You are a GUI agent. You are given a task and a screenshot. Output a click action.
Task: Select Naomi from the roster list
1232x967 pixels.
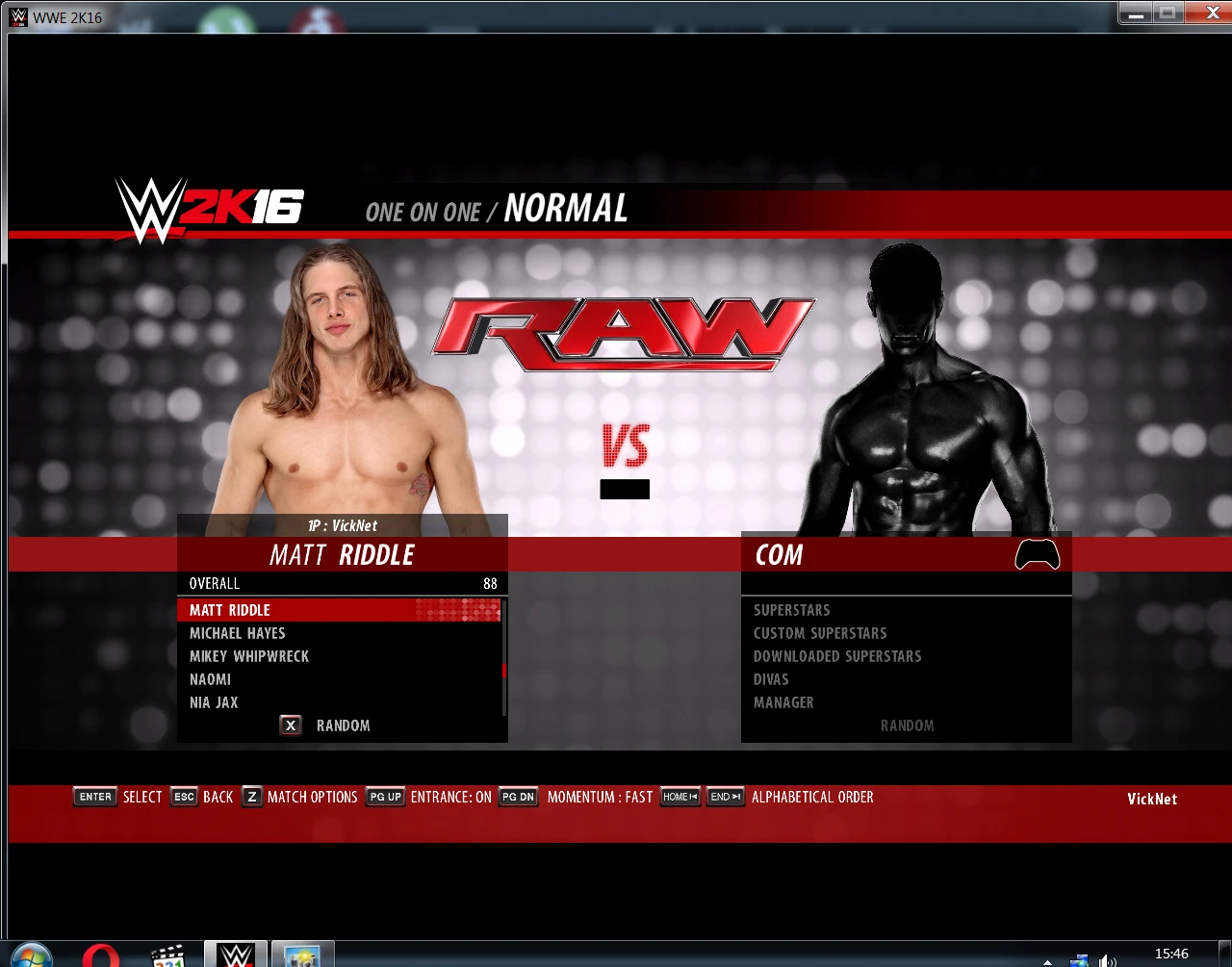(x=210, y=679)
